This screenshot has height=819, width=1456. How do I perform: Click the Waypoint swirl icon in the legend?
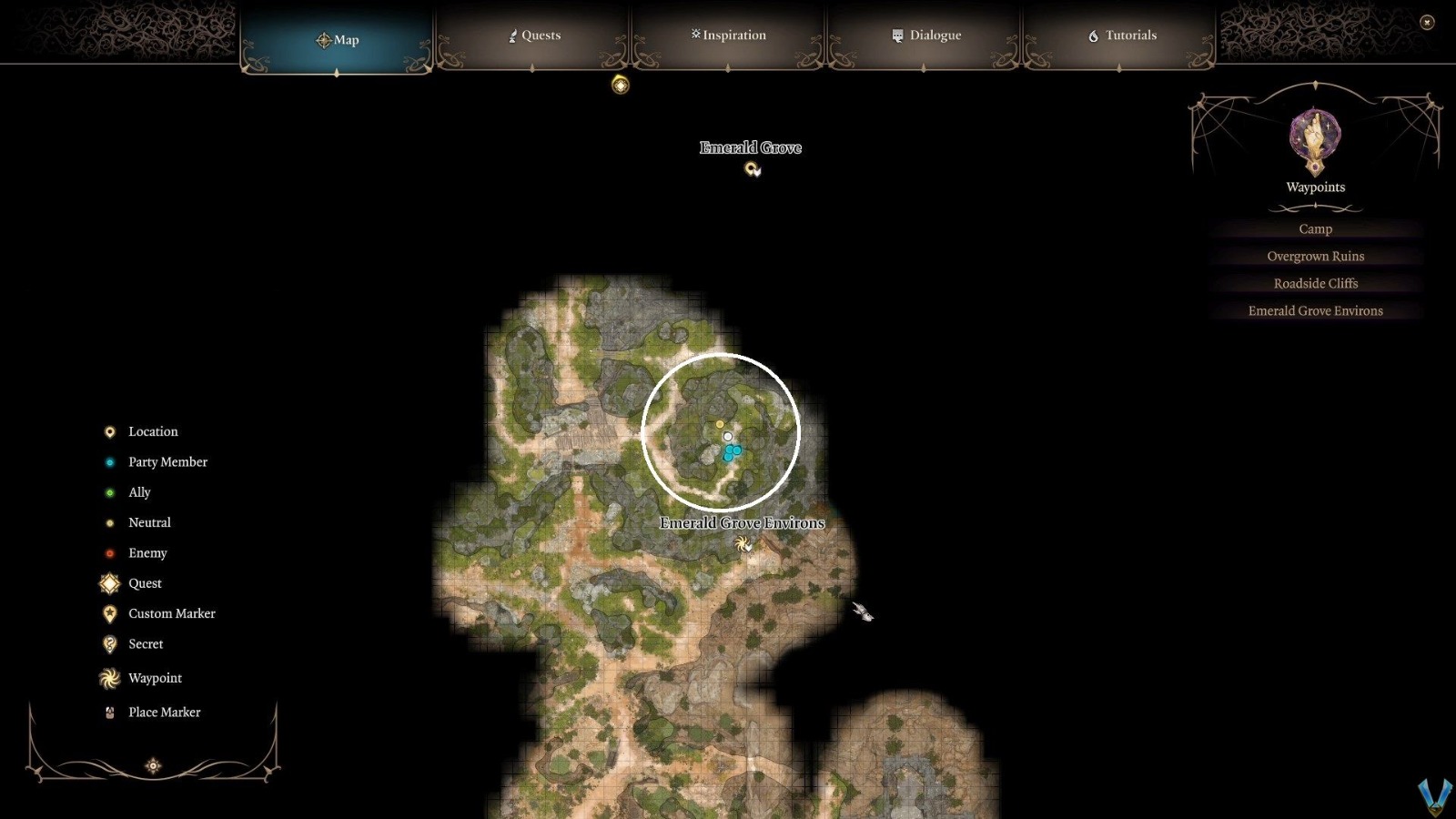[x=109, y=678]
